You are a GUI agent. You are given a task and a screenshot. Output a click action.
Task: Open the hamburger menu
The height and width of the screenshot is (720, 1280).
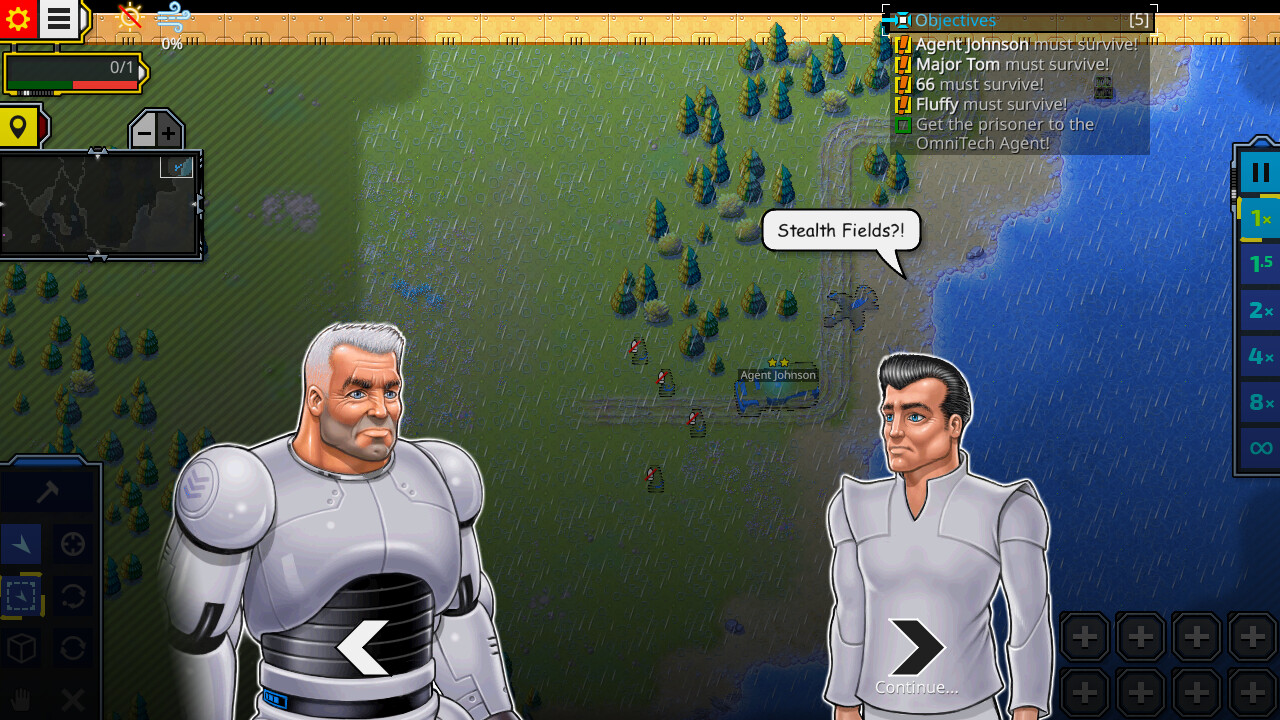pos(57,19)
